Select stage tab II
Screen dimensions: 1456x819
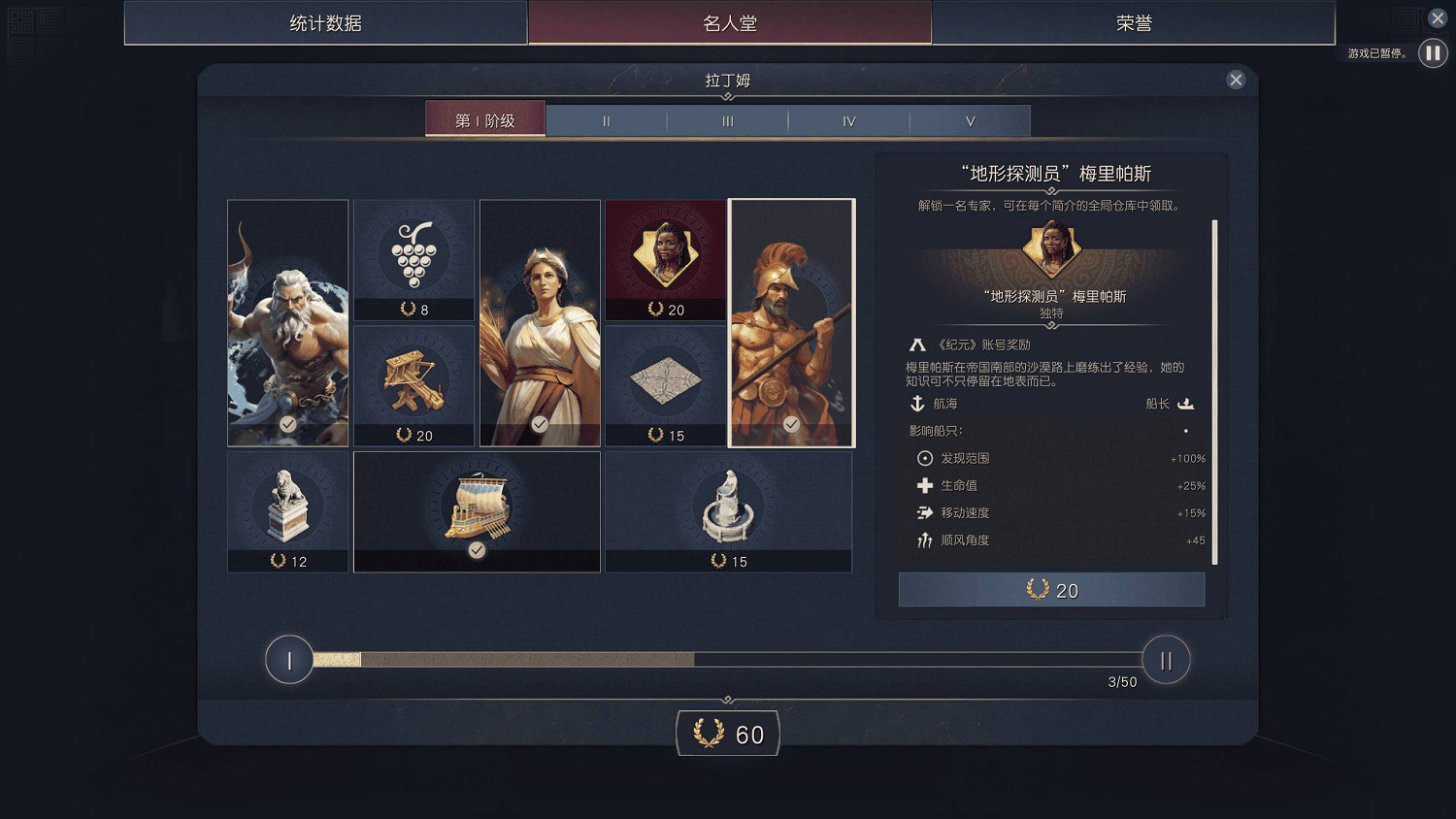tap(606, 120)
